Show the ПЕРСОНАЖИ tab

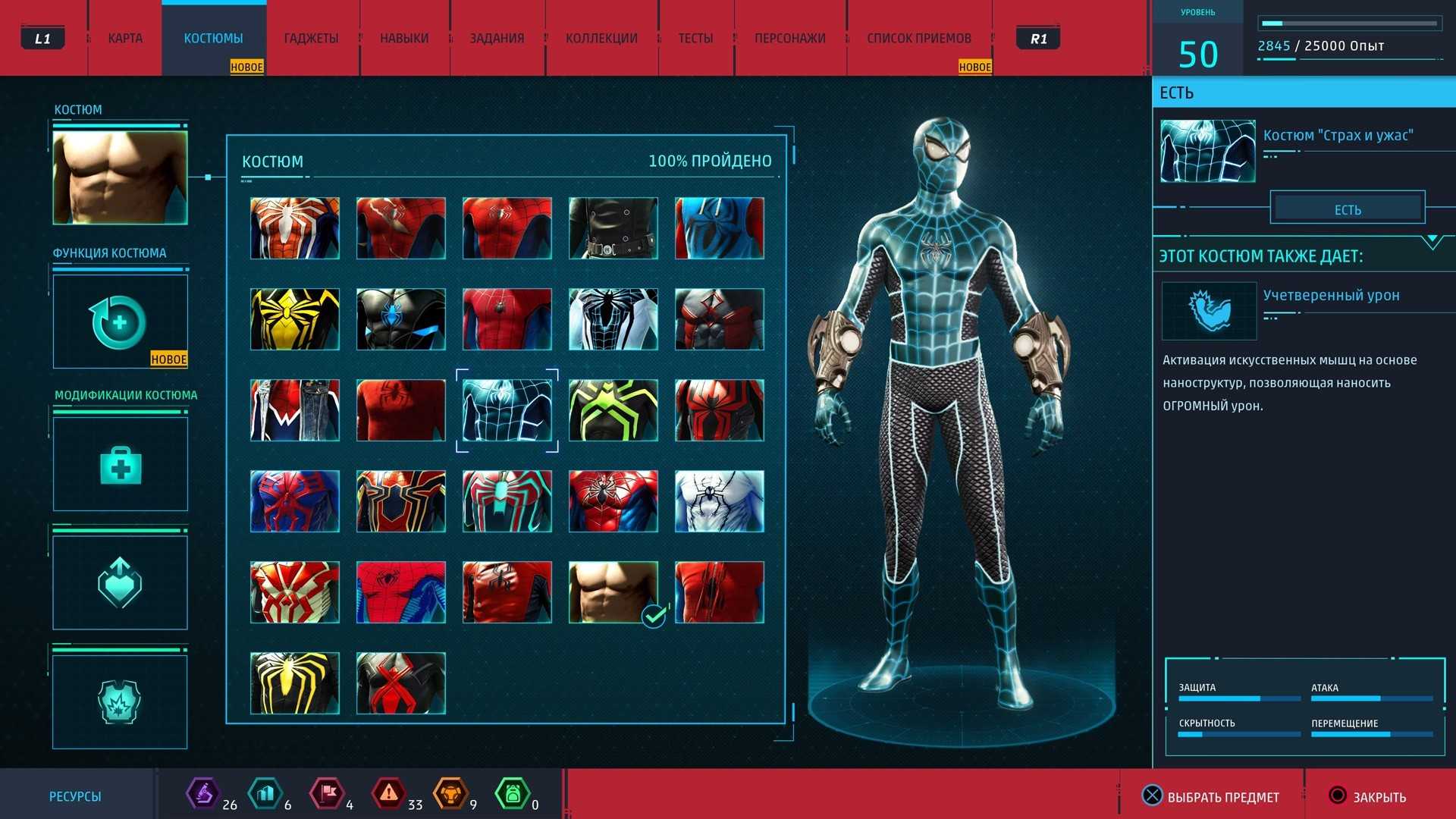[789, 38]
